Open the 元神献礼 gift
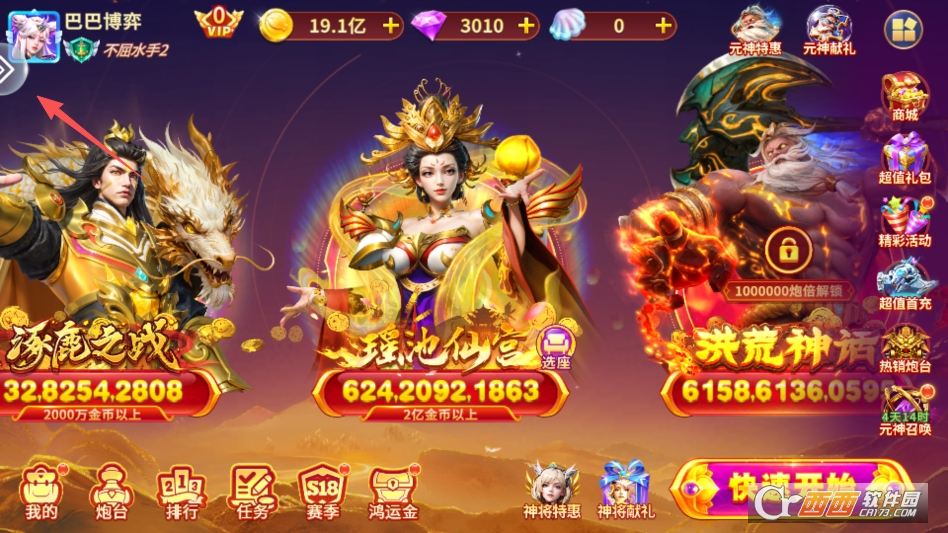 pos(829,30)
